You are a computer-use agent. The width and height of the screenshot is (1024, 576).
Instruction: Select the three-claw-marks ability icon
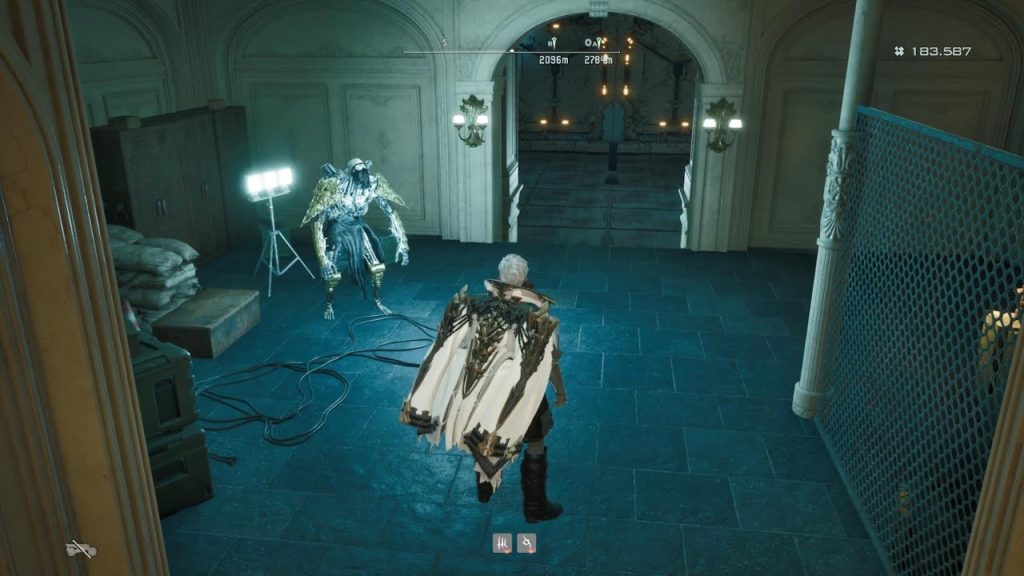click(x=502, y=544)
